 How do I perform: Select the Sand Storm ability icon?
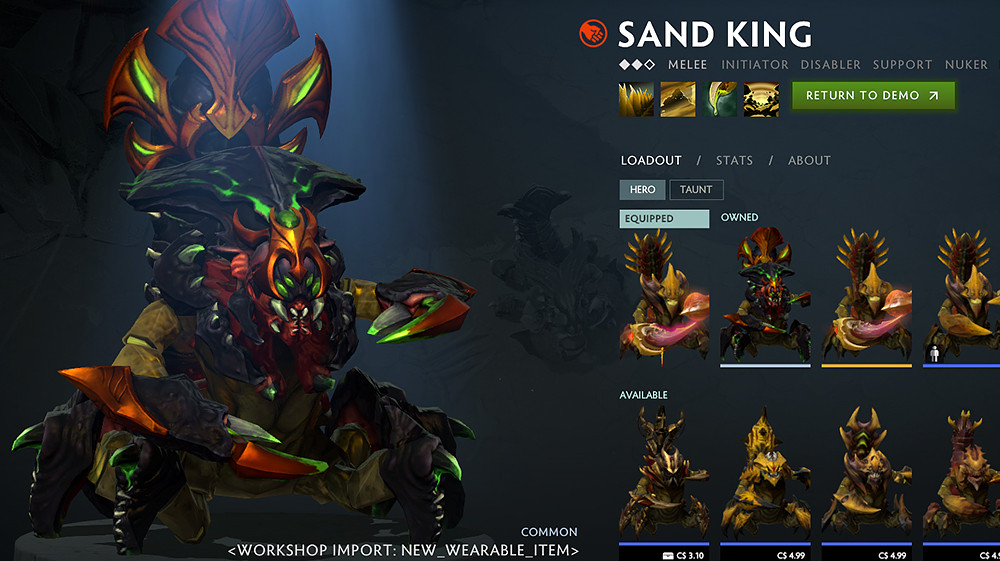pyautogui.click(x=678, y=99)
